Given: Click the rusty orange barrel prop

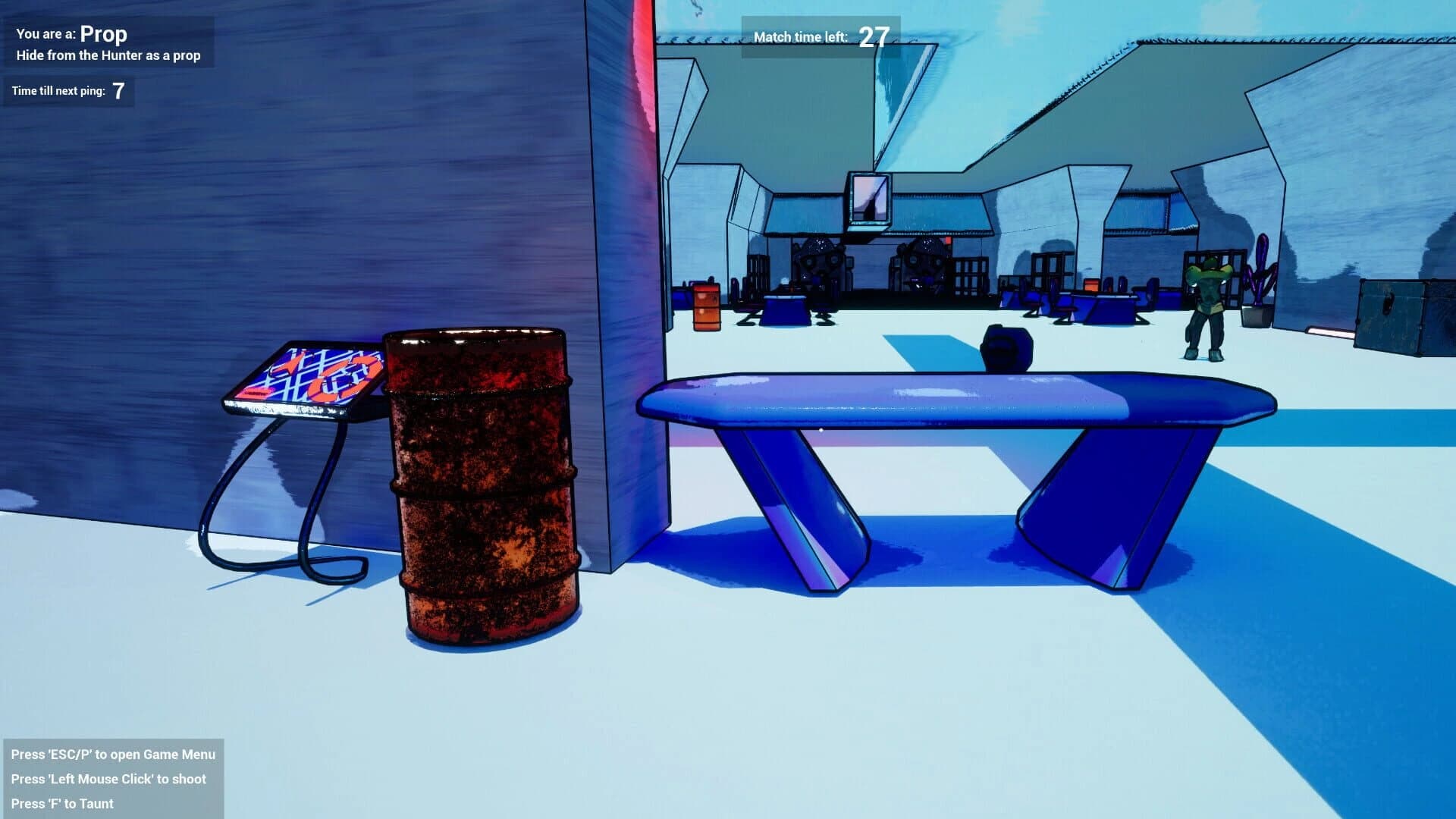Looking at the screenshot, I should (x=485, y=485).
